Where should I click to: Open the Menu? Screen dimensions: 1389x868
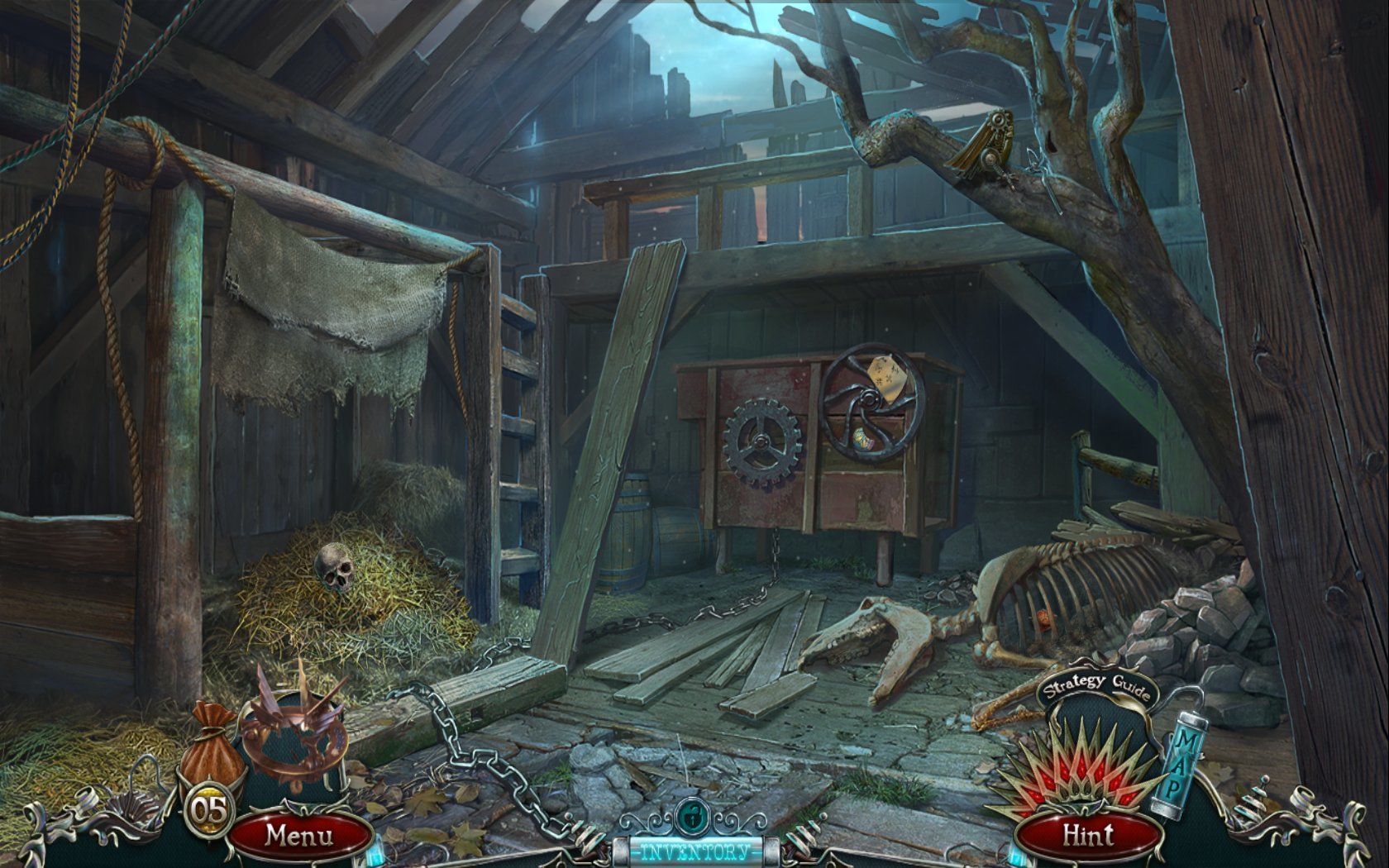[299, 835]
